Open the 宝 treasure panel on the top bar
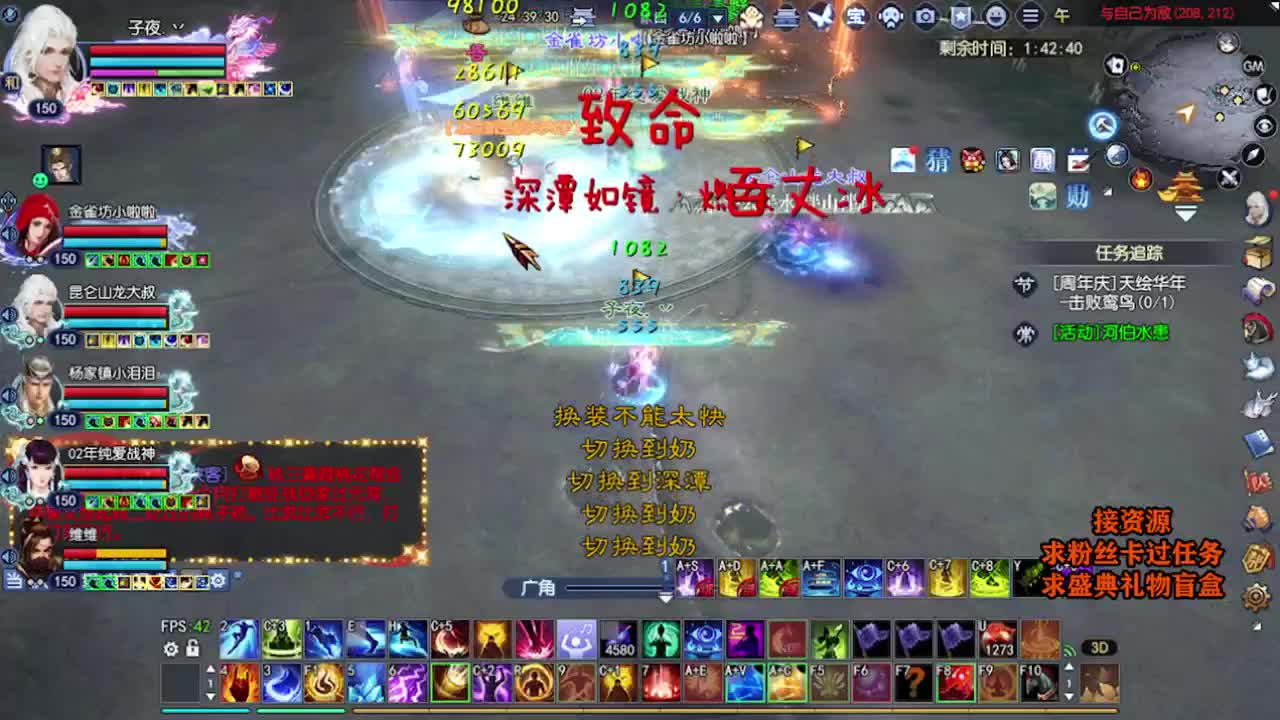The height and width of the screenshot is (720, 1280). [856, 17]
